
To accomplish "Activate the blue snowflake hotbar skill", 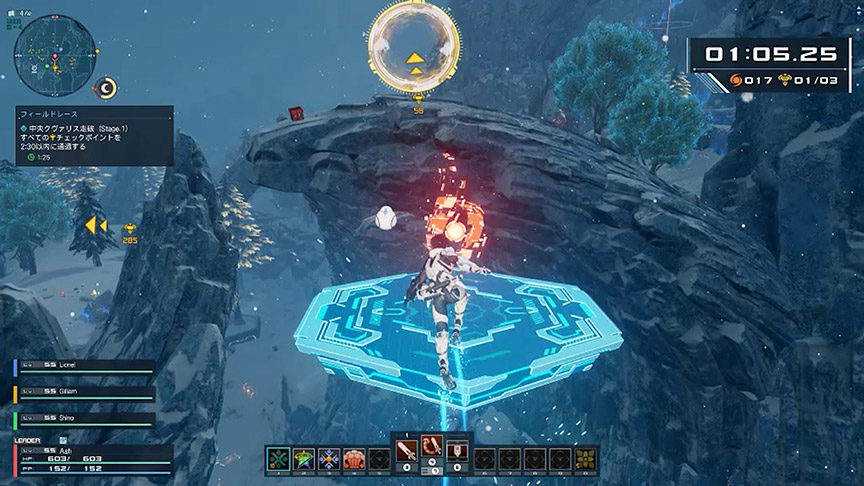I will tap(329, 459).
